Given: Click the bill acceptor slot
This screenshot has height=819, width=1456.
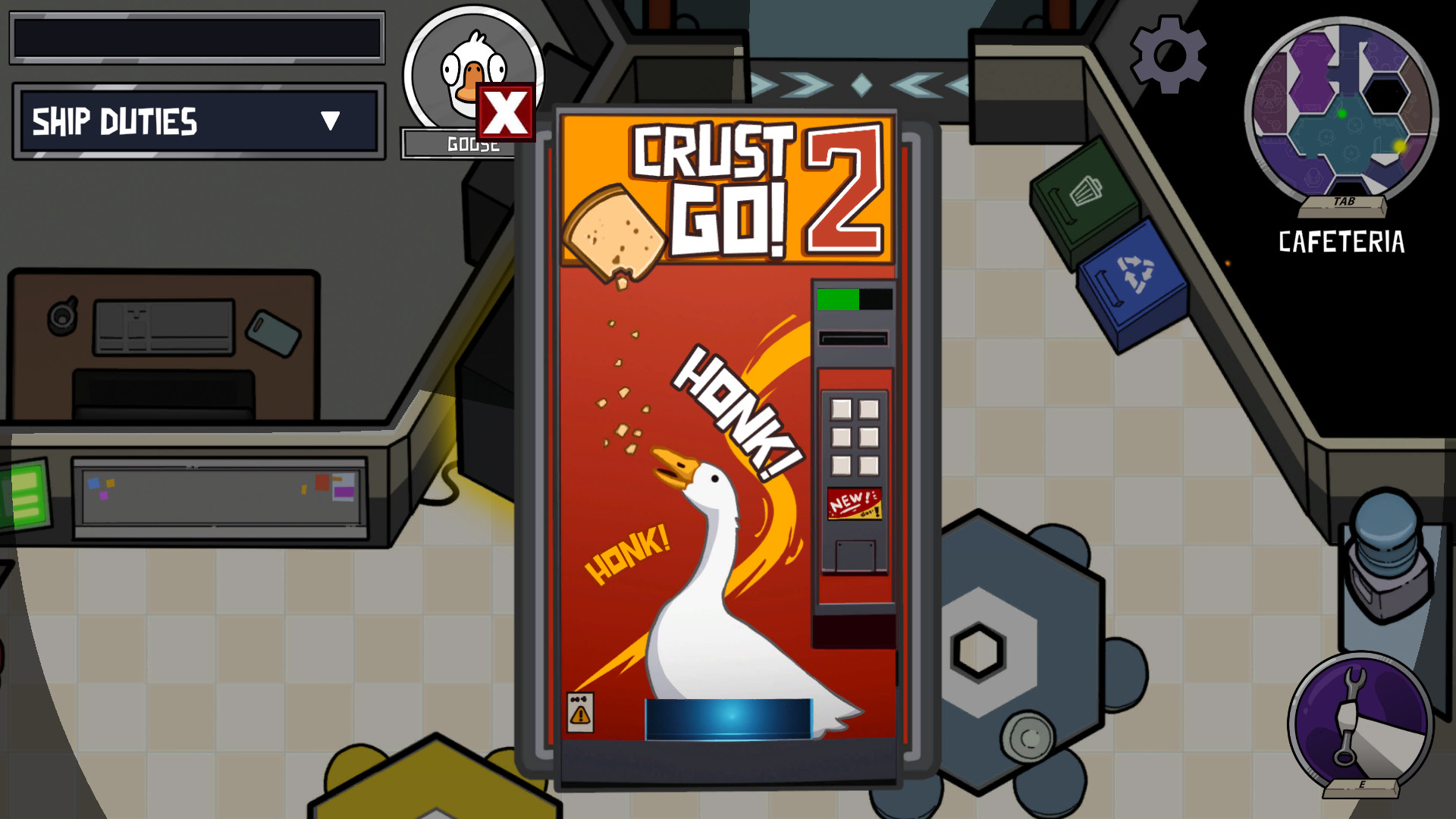Looking at the screenshot, I should (853, 337).
